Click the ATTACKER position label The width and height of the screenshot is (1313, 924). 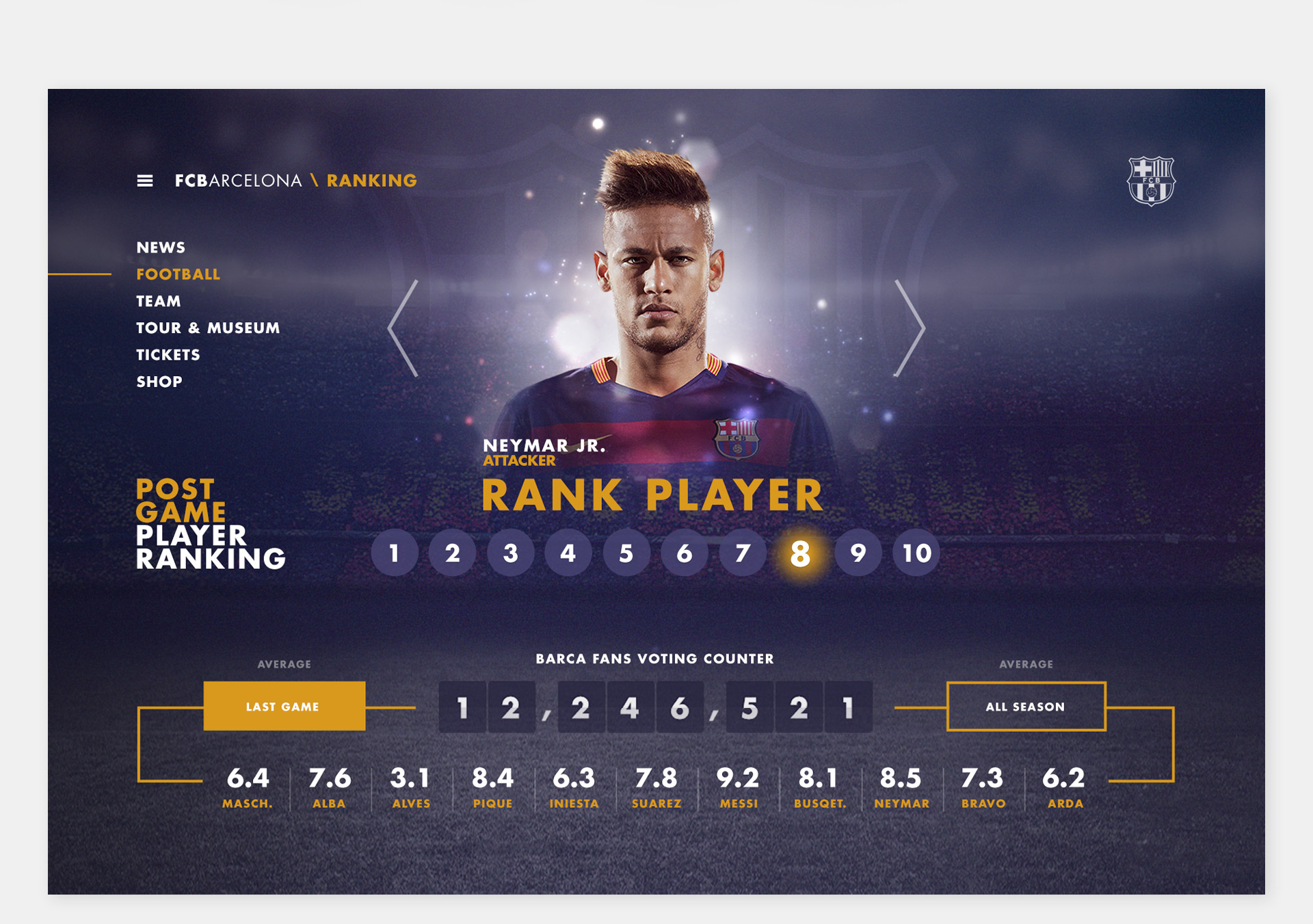pos(520,461)
